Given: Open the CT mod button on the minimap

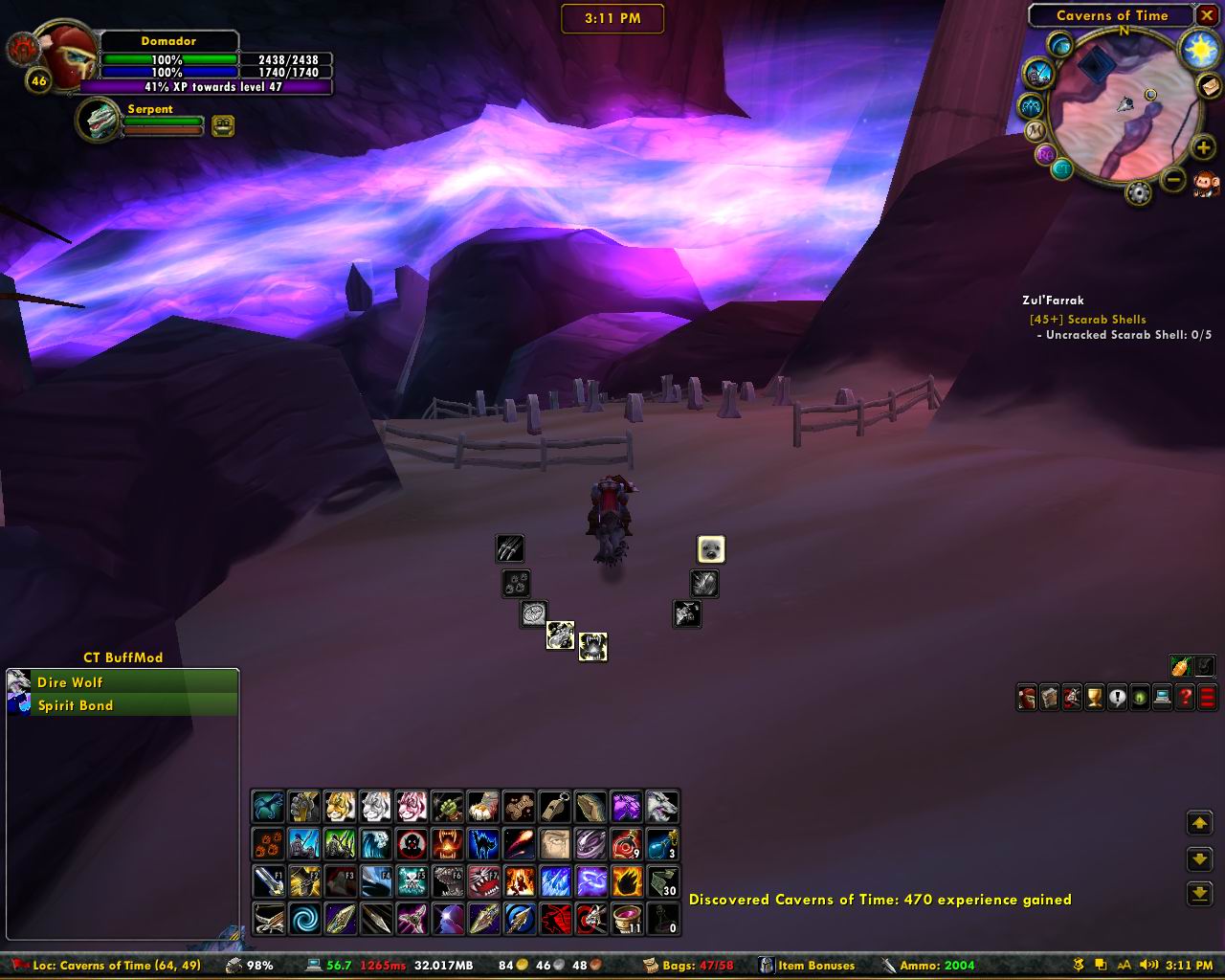Looking at the screenshot, I should pos(1061,169).
